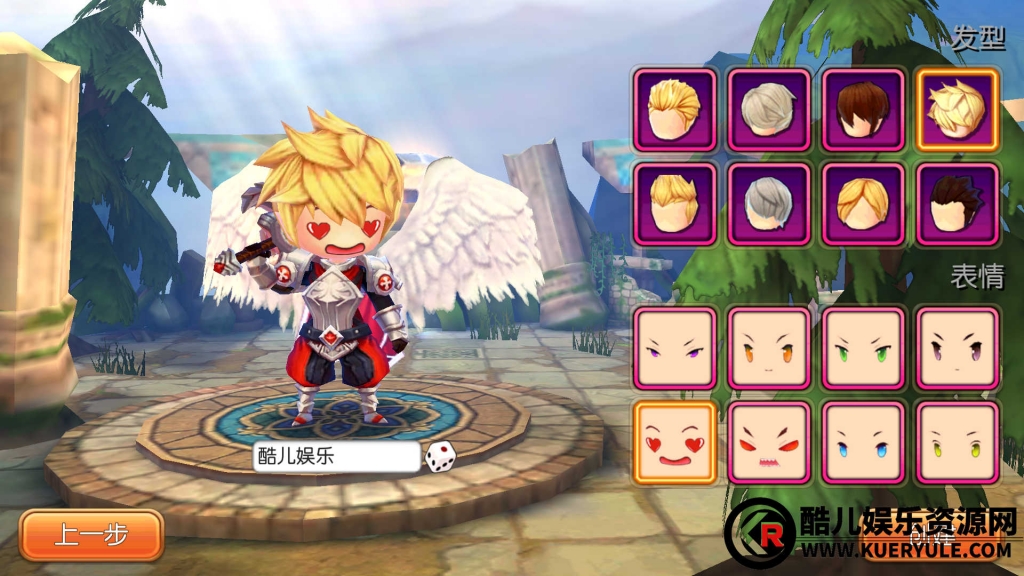1024x576 pixels.
Task: Pick the angry red-eyed expression
Action: [x=769, y=442]
